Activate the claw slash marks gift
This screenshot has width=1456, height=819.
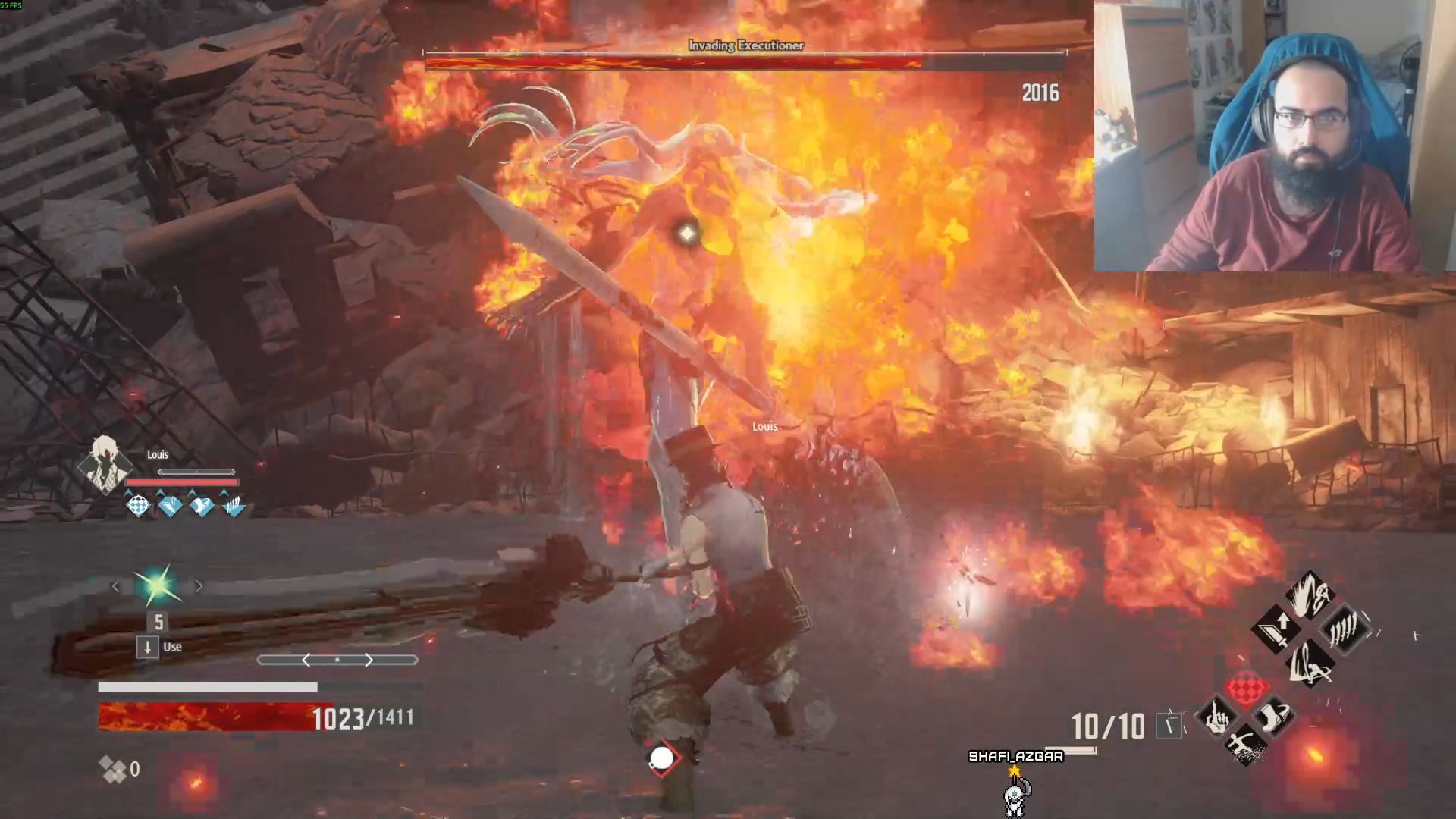tap(1345, 629)
